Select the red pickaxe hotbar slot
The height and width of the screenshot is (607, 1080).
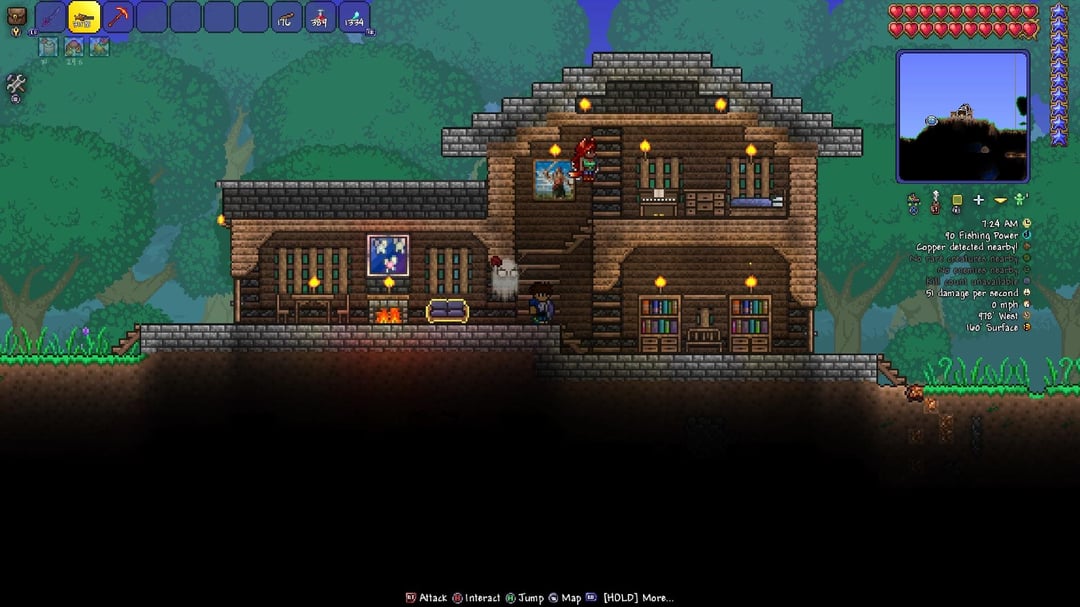tap(118, 17)
